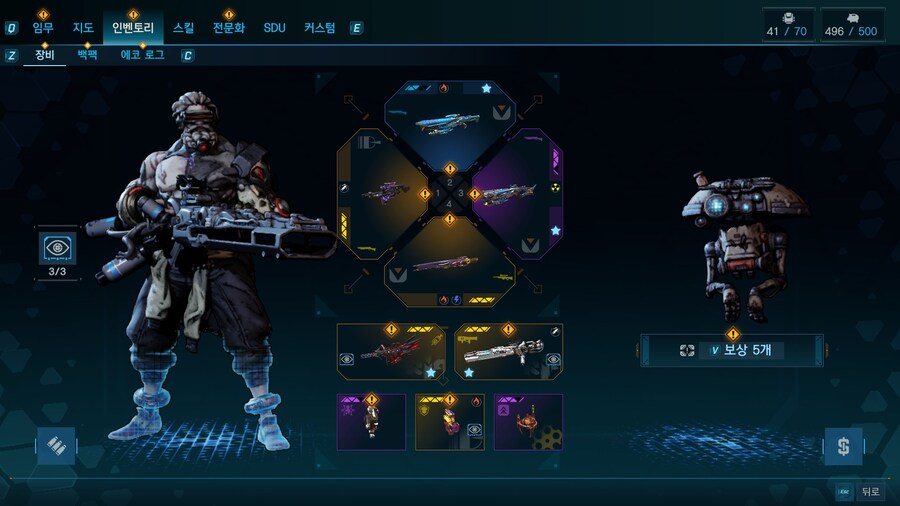This screenshot has width=900, height=506.
Task: Select the orange-bordered small gear slot
Action: [x=450, y=421]
